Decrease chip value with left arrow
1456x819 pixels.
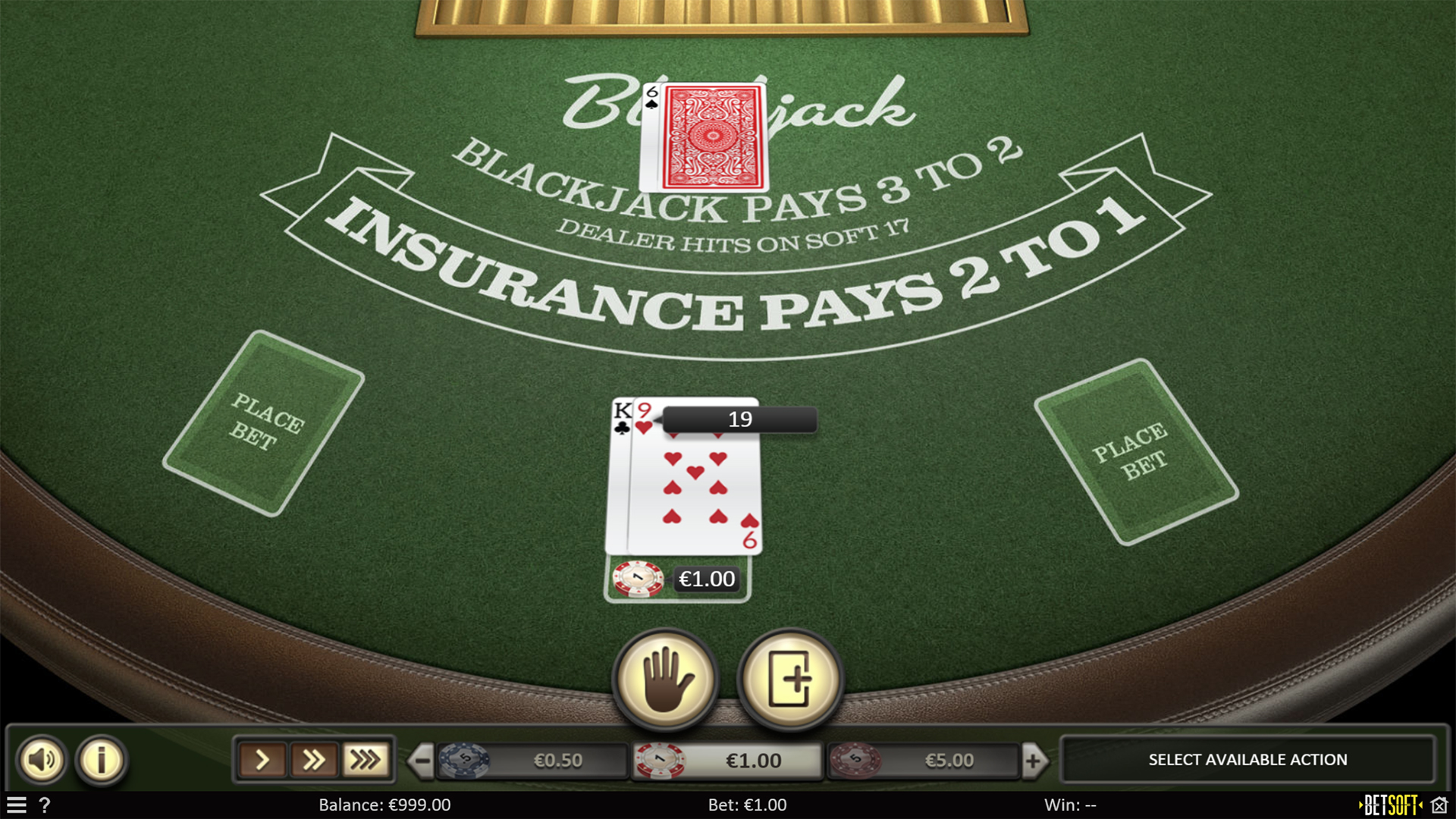click(x=422, y=760)
